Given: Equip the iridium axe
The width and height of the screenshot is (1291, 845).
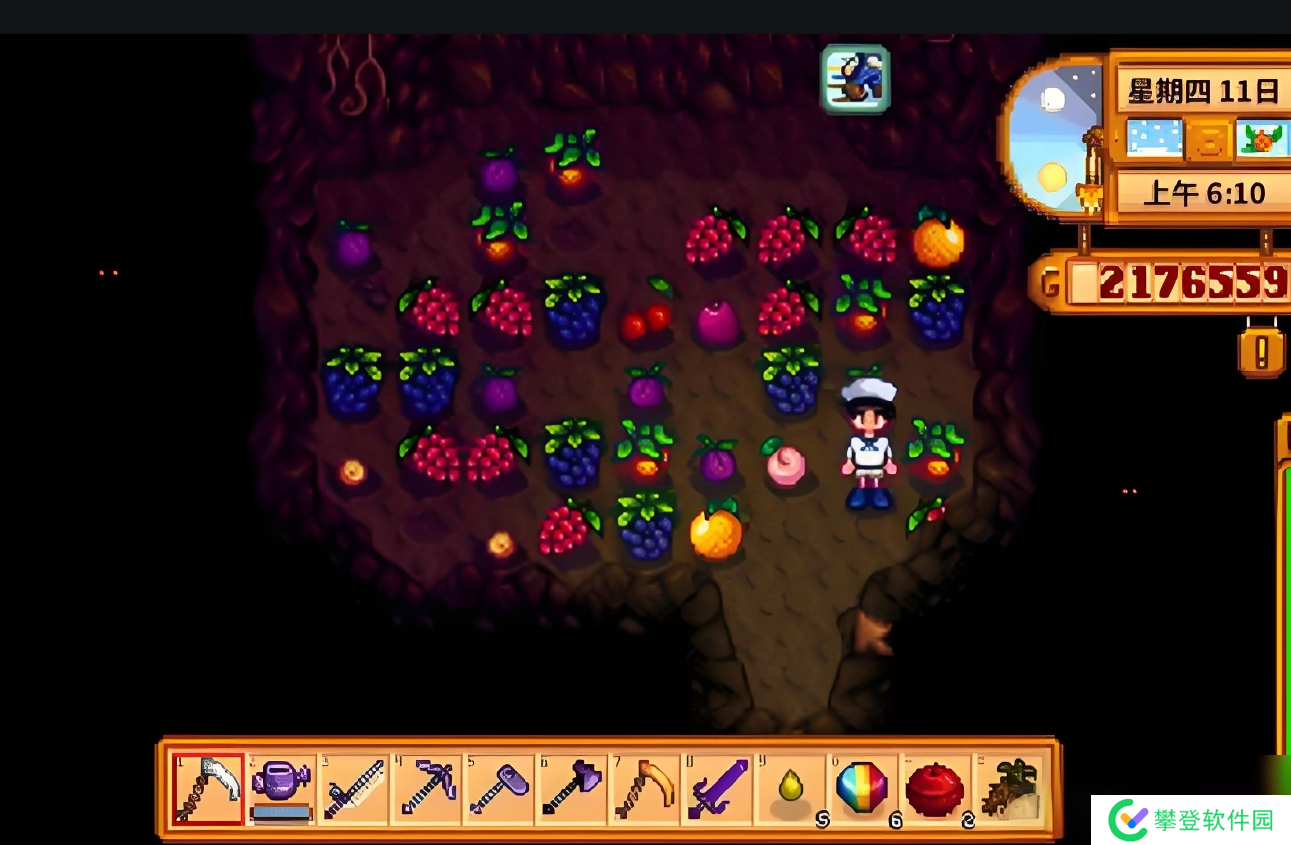Looking at the screenshot, I should coord(572,788).
